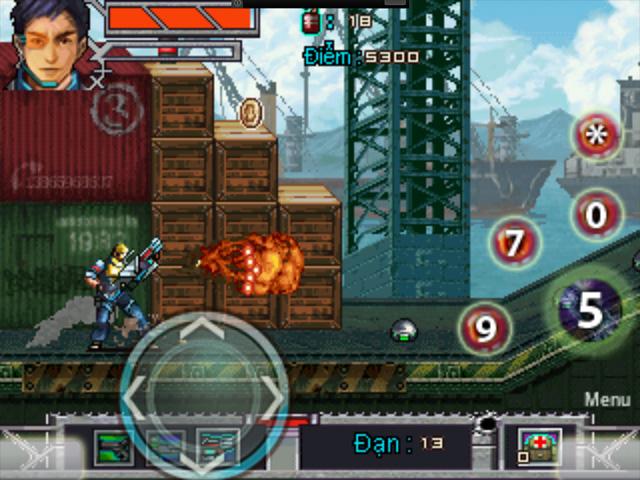The width and height of the screenshot is (640, 480).
Task: Tap the red asterisk button
Action: (x=597, y=136)
